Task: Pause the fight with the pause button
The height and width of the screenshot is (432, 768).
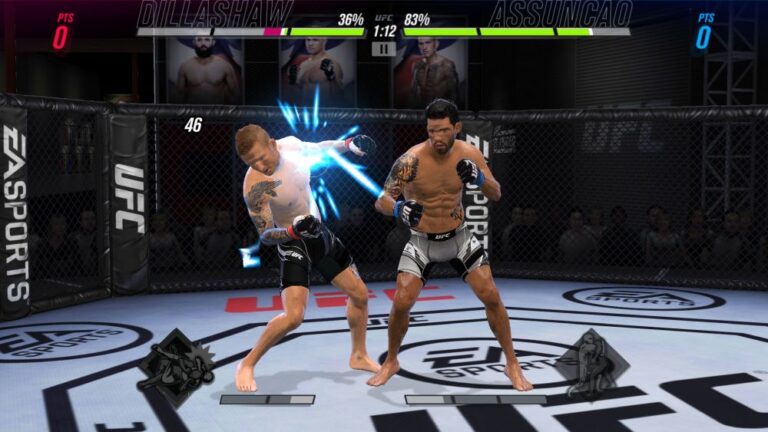Action: pos(383,48)
